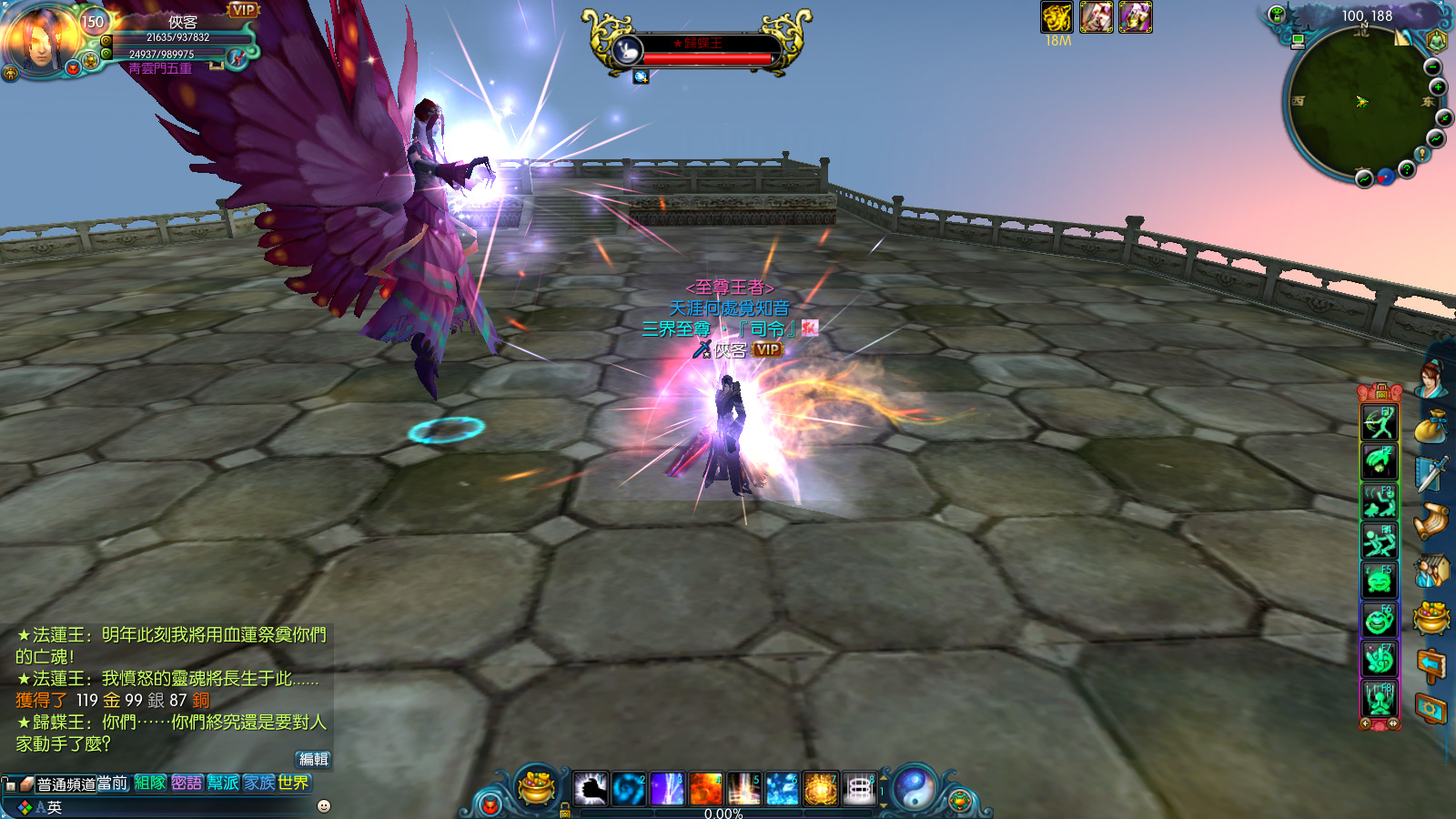Switch chat to the 密語 whisper channel
1456x819 pixels.
click(187, 783)
